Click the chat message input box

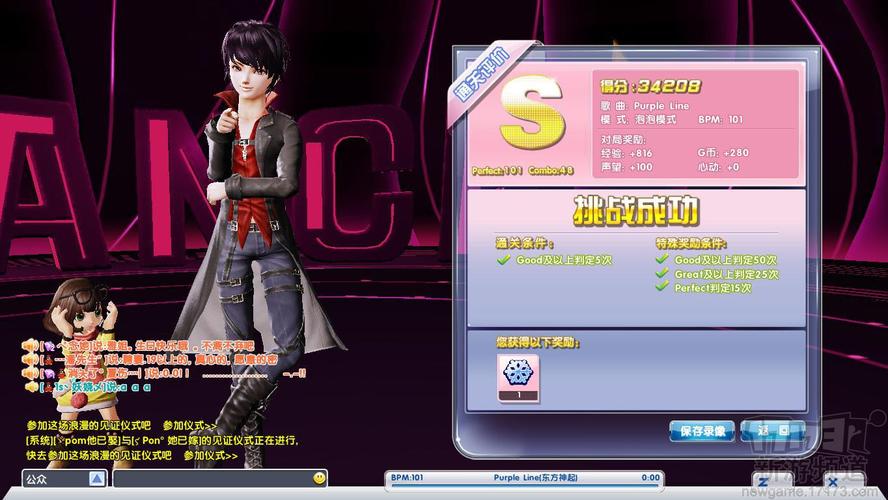pos(212,479)
